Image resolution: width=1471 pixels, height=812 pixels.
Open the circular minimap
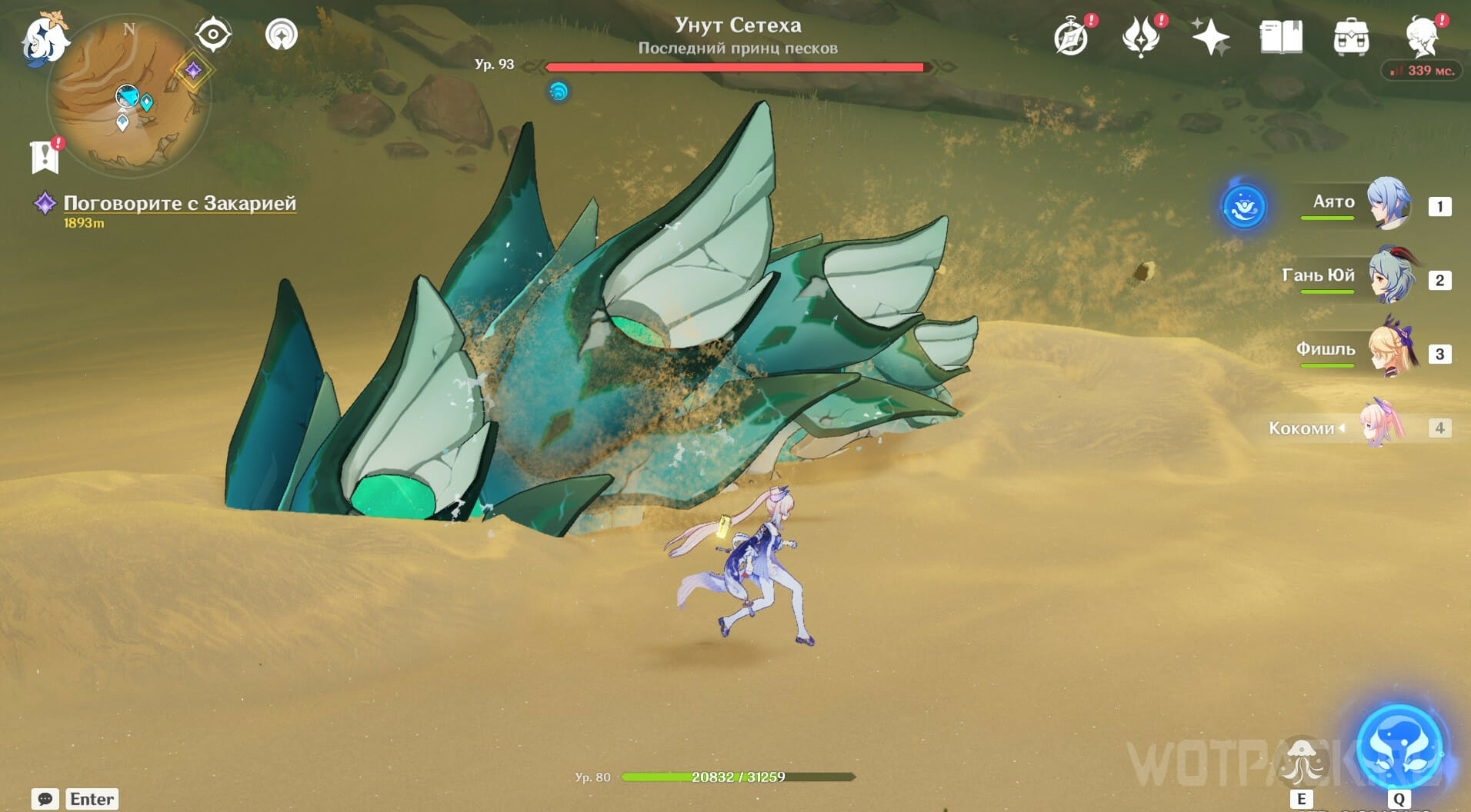coord(128,98)
